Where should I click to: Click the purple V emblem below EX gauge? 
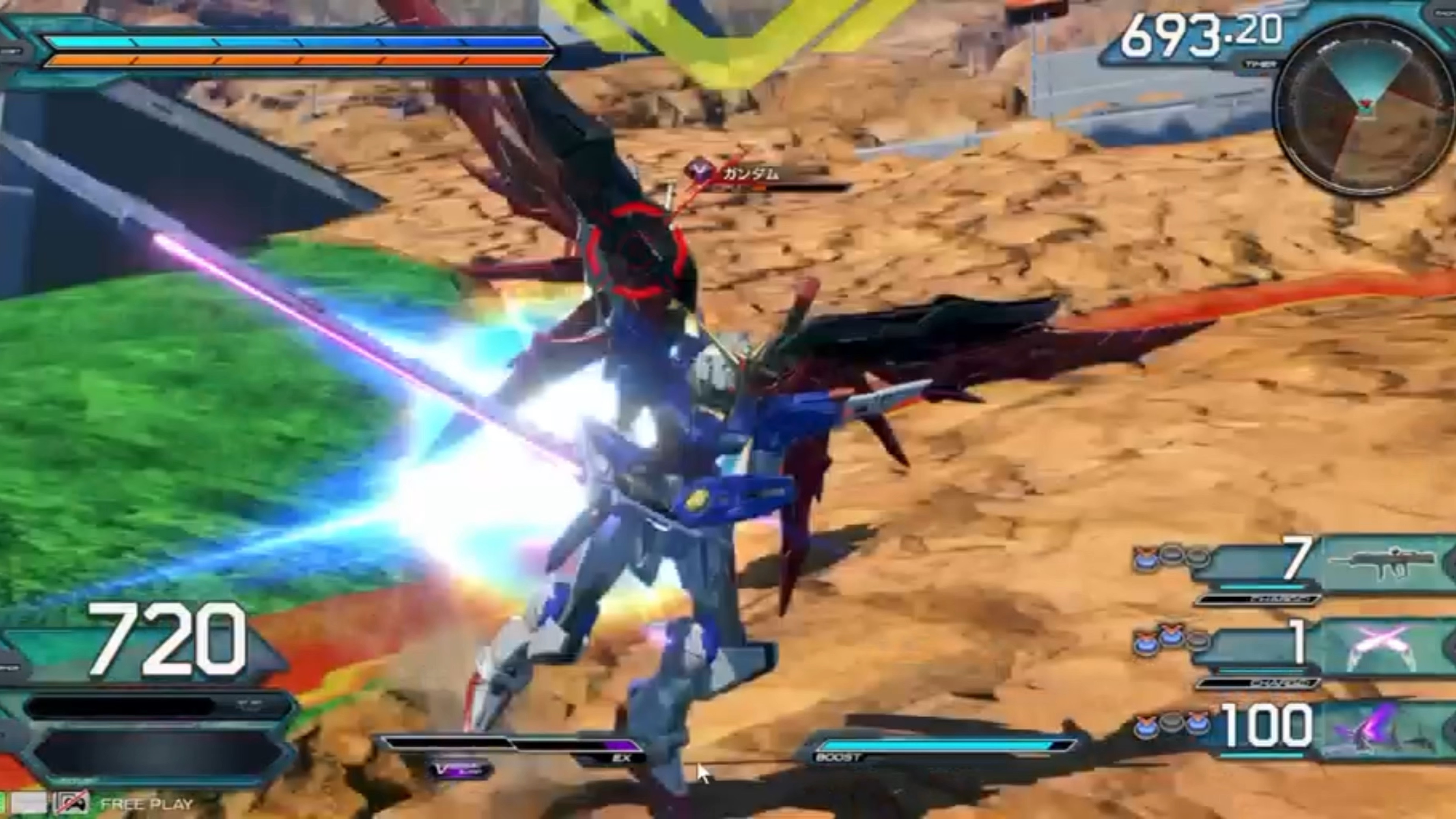coord(459,769)
